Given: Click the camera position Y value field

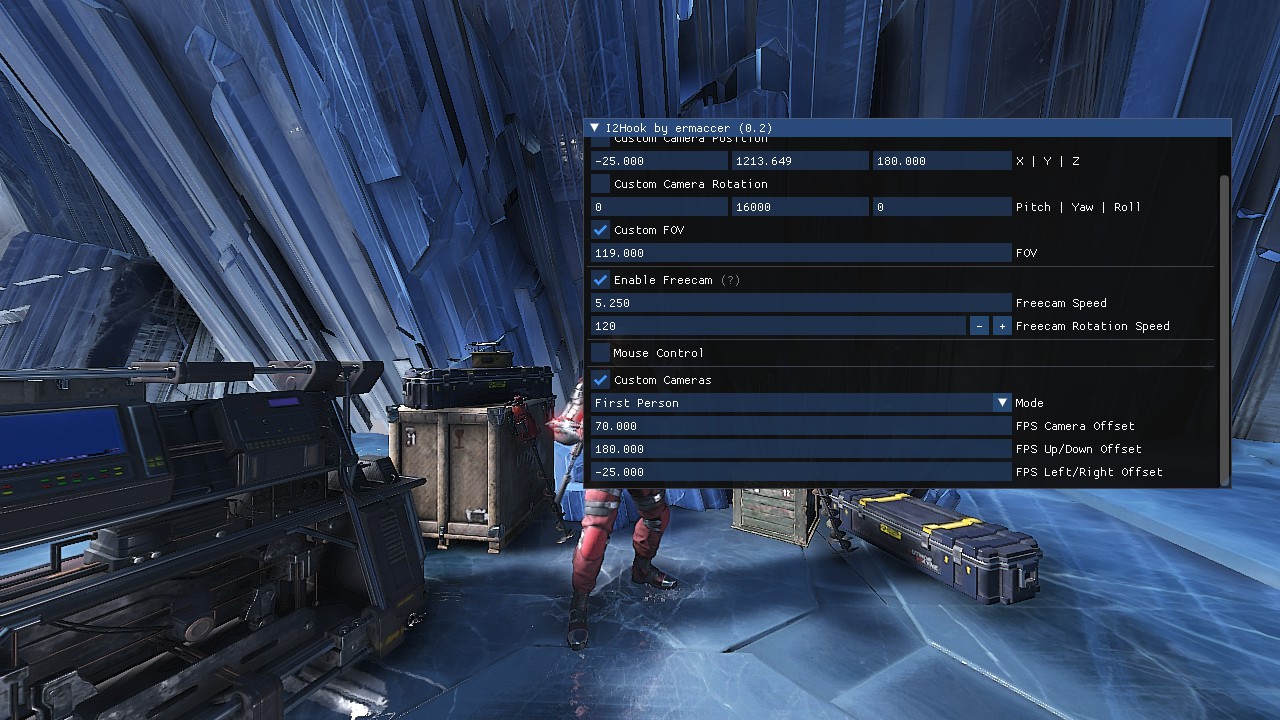Looking at the screenshot, I should tap(800, 161).
